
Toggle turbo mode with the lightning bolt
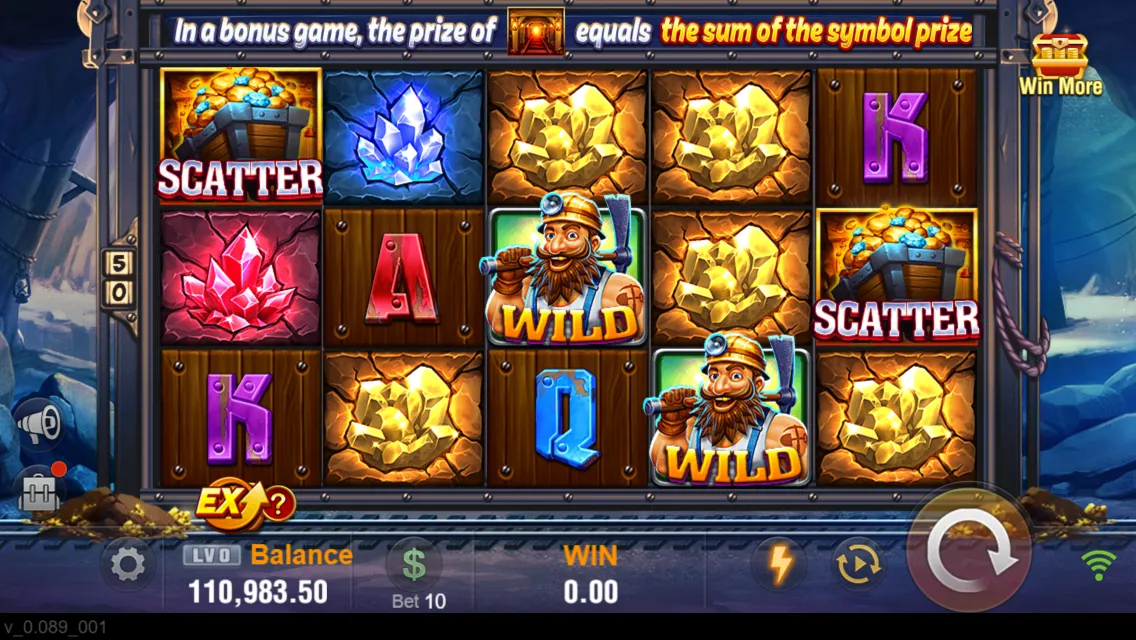[779, 565]
